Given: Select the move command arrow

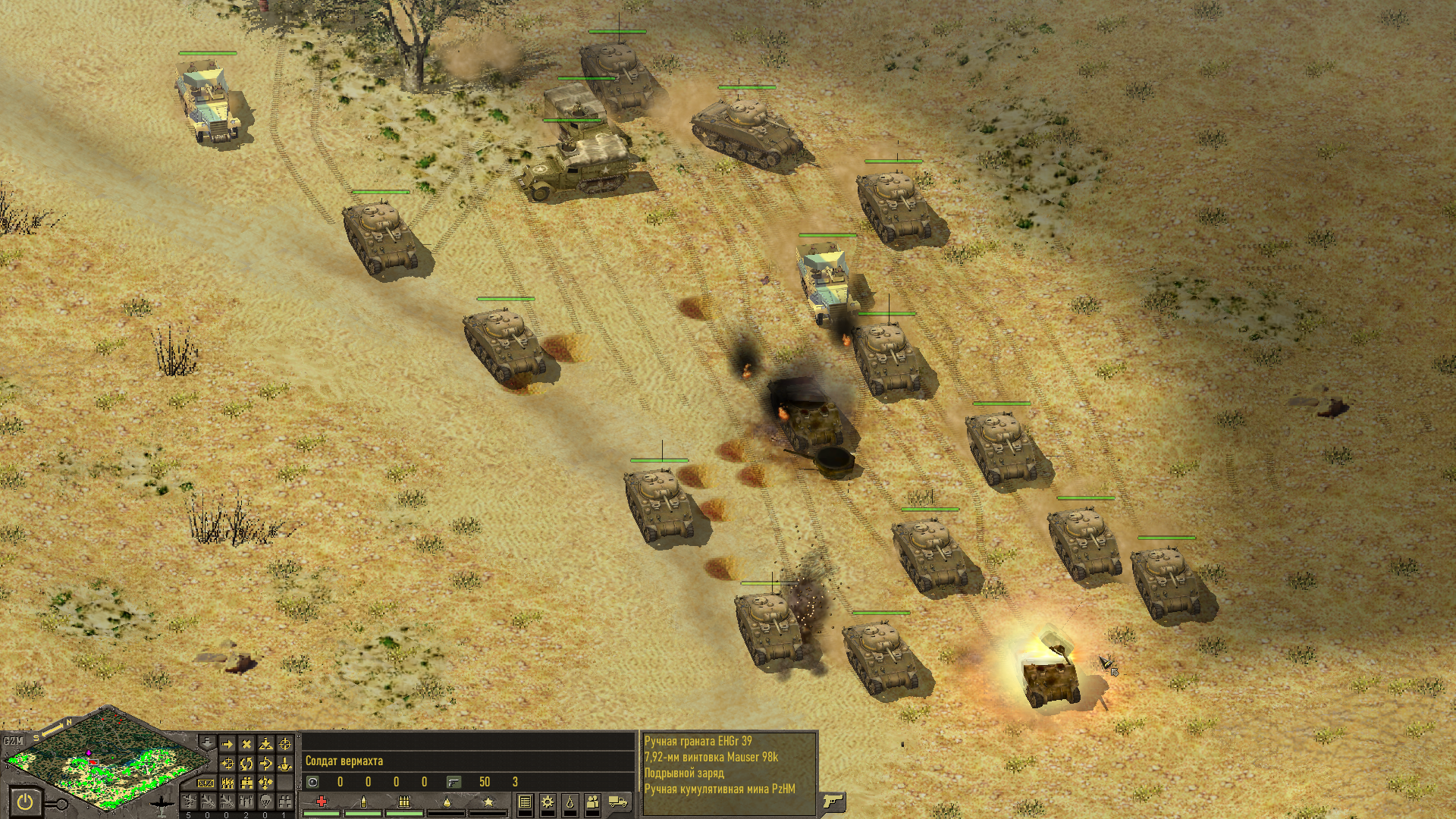Looking at the screenshot, I should point(227,745).
